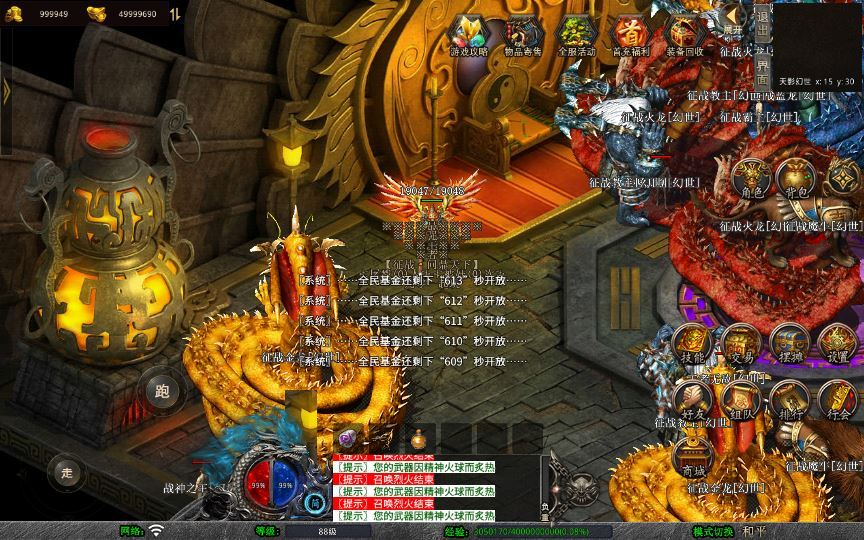Open the 游戏攻略 game guide icon
This screenshot has width=864, height=540.
pos(469,35)
